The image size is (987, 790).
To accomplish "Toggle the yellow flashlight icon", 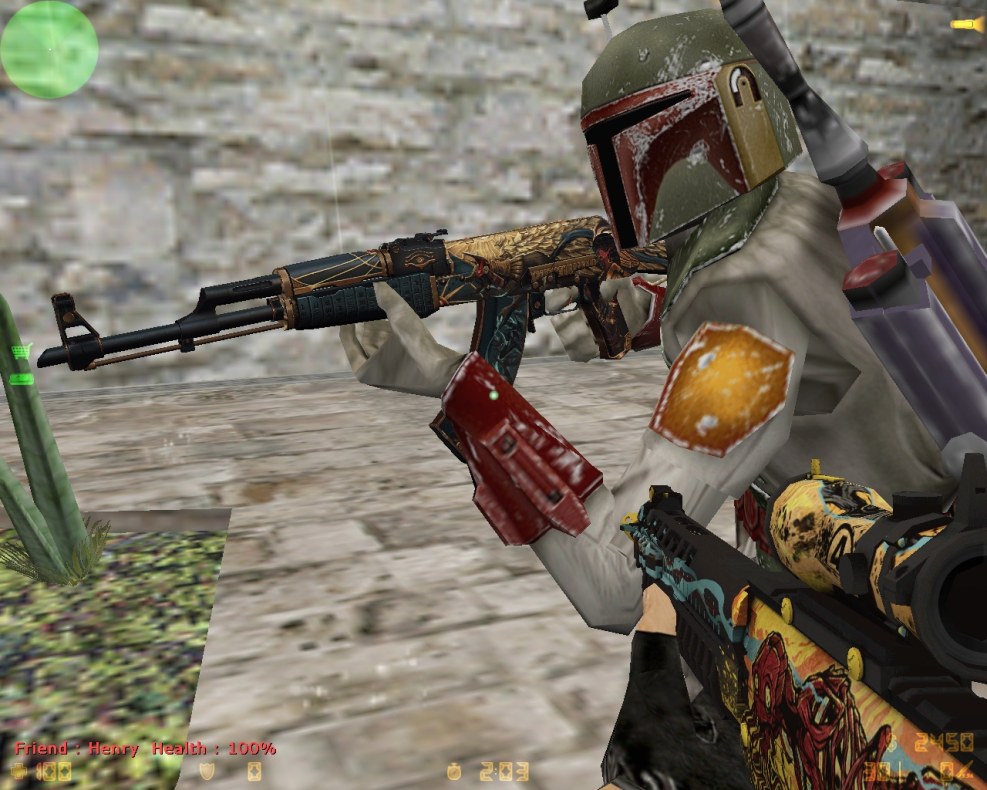I will coord(966,24).
